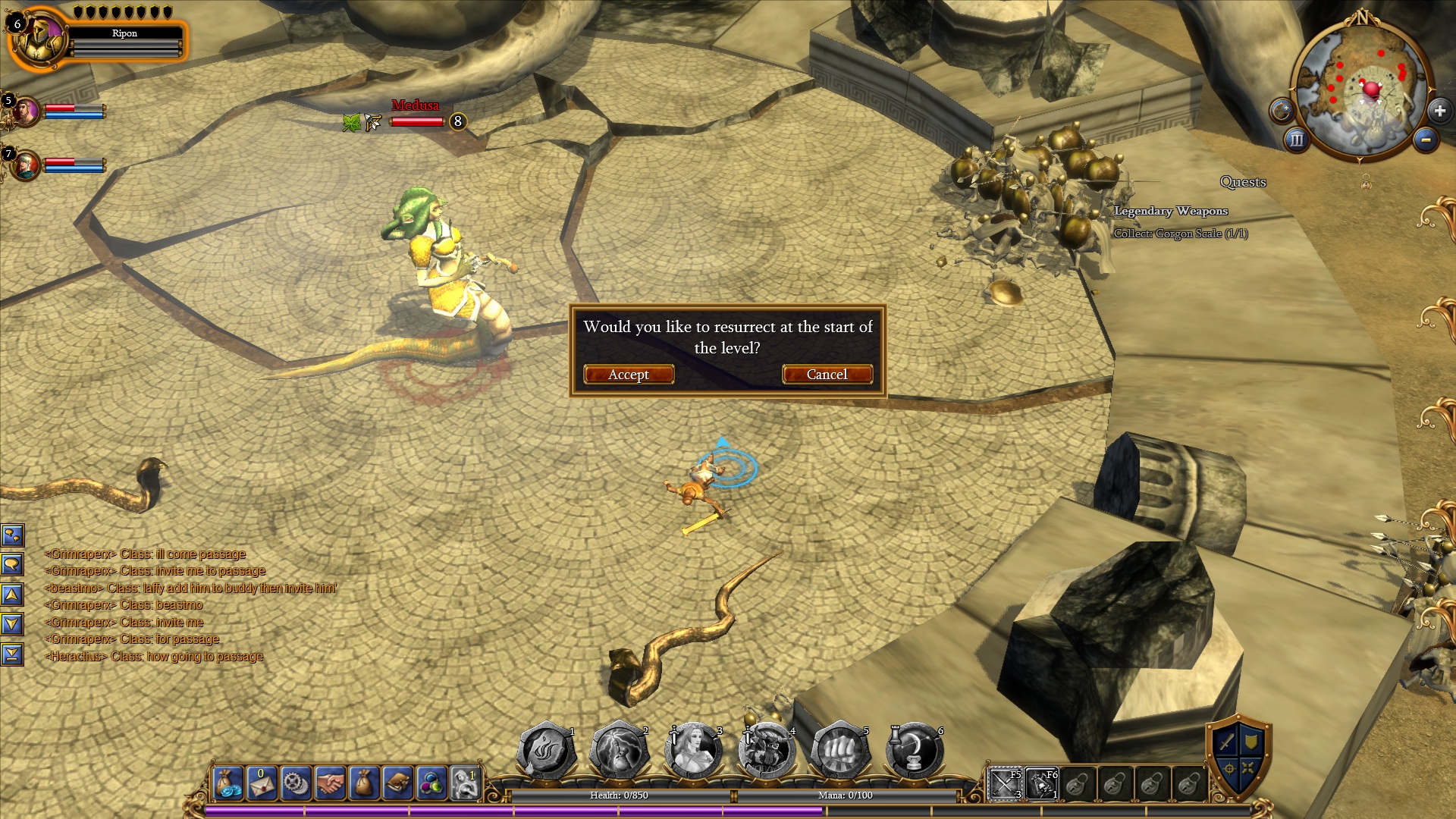Image resolution: width=1456 pixels, height=819 pixels.
Task: Accept resurrection at the level start
Action: 629,375
